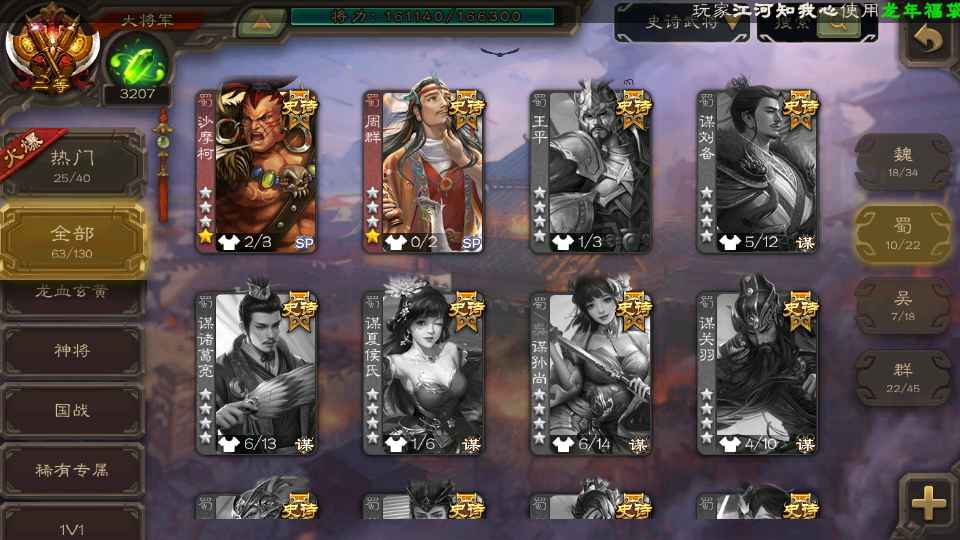Screen dimensions: 960x540
Task: Choose the 谋关羽 hero card
Action: click(x=757, y=370)
